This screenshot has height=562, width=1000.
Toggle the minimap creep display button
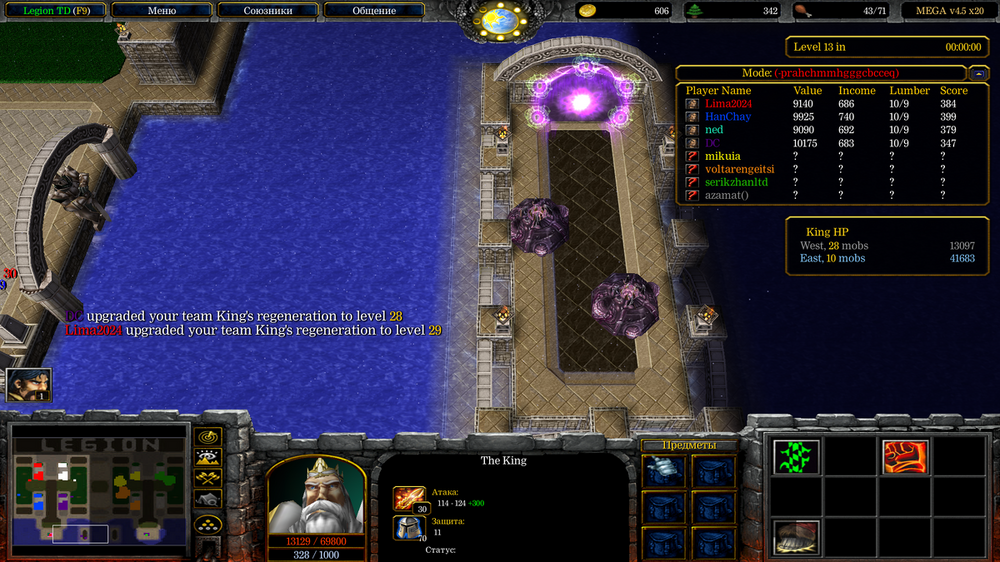point(208,499)
